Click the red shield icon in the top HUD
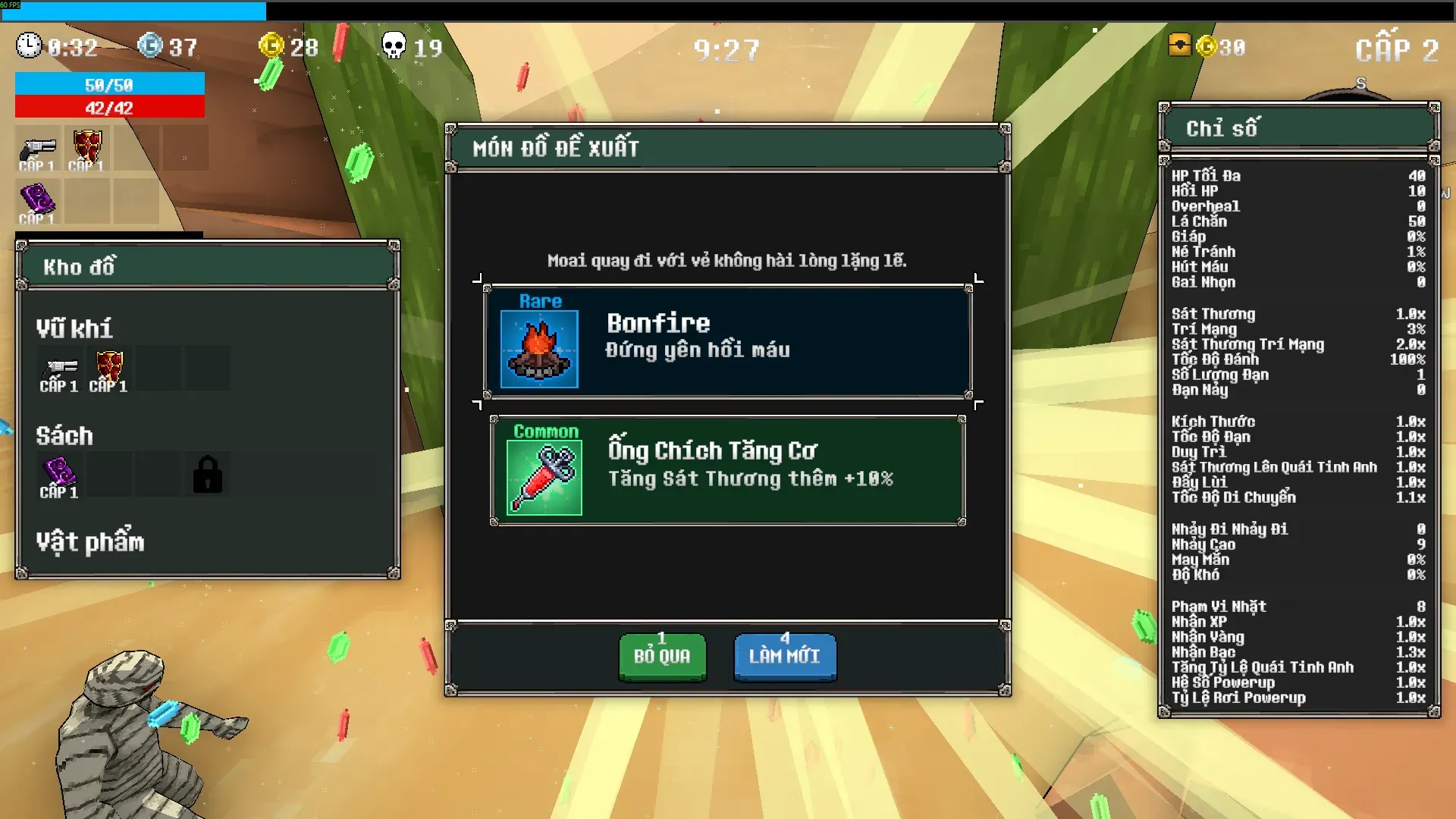The image size is (1456, 819). tap(87, 147)
